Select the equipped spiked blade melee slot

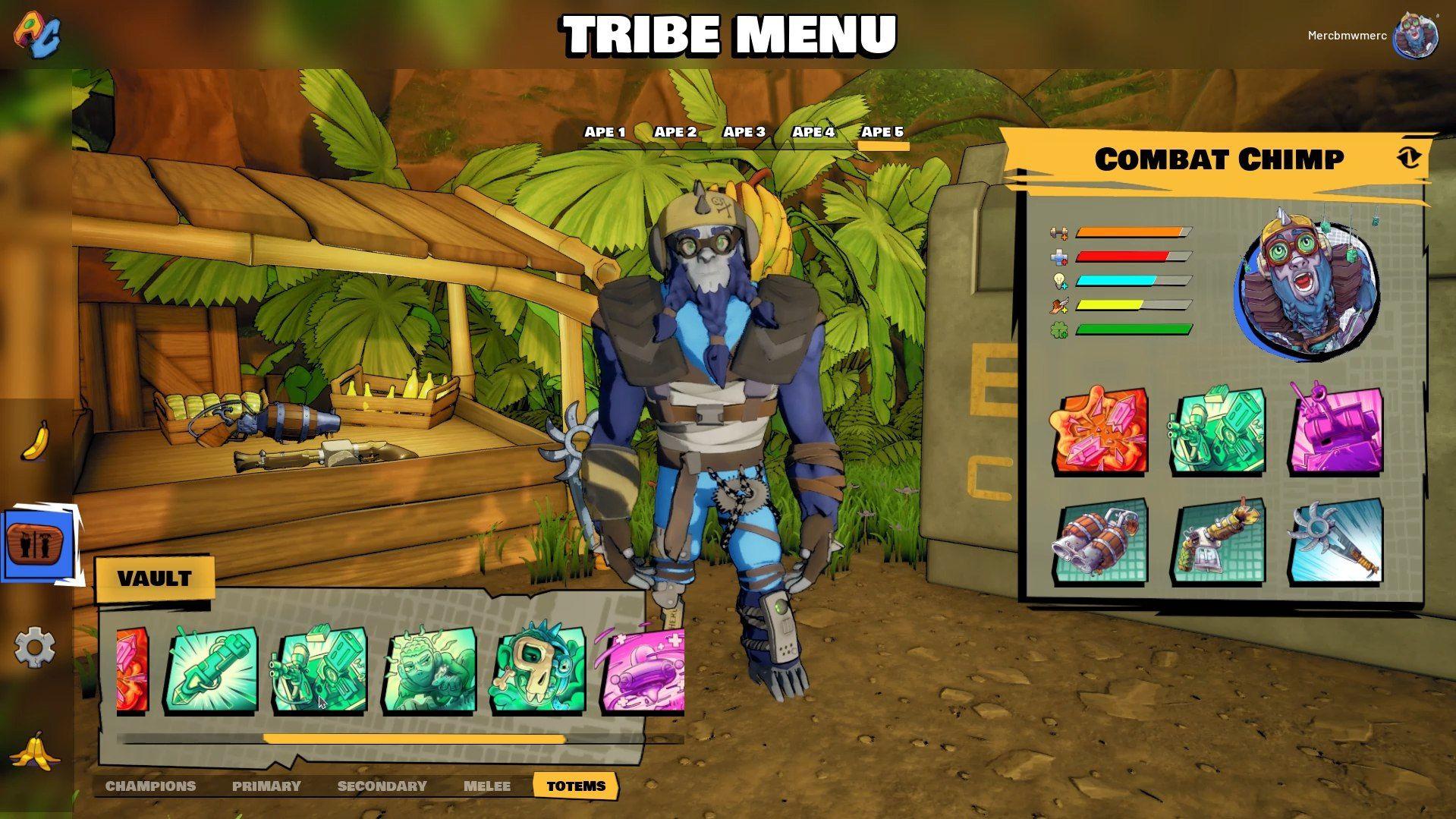[1336, 541]
